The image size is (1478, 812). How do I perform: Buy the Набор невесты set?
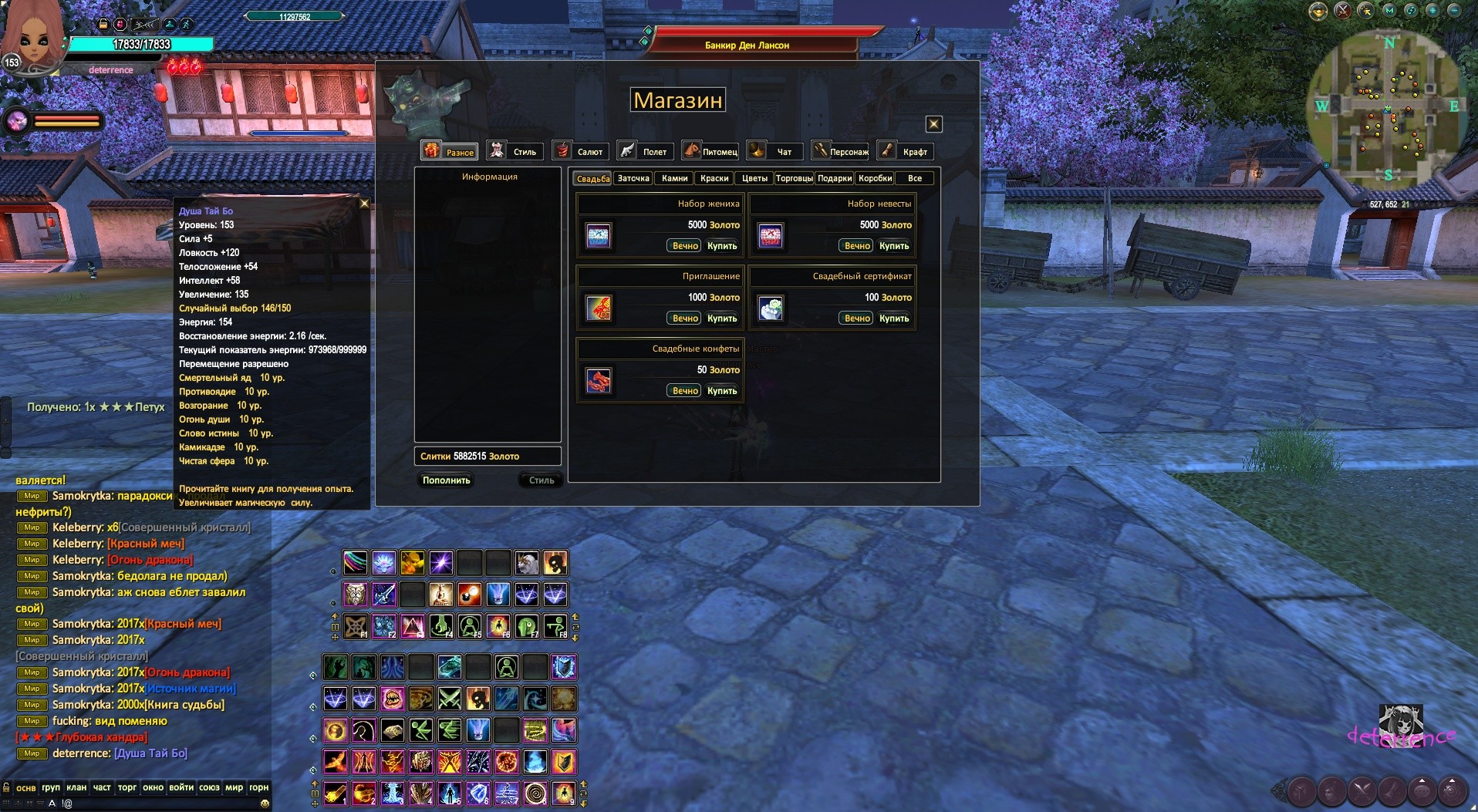(x=894, y=246)
